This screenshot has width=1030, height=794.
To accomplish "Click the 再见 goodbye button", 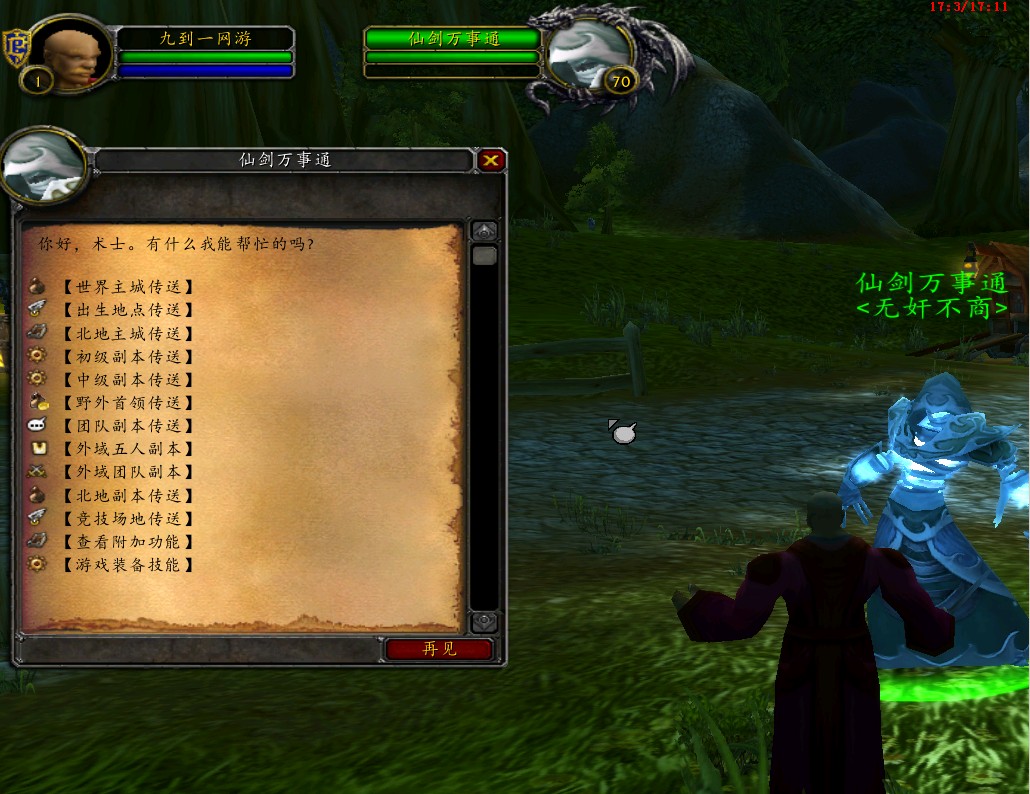I will pyautogui.click(x=439, y=649).
